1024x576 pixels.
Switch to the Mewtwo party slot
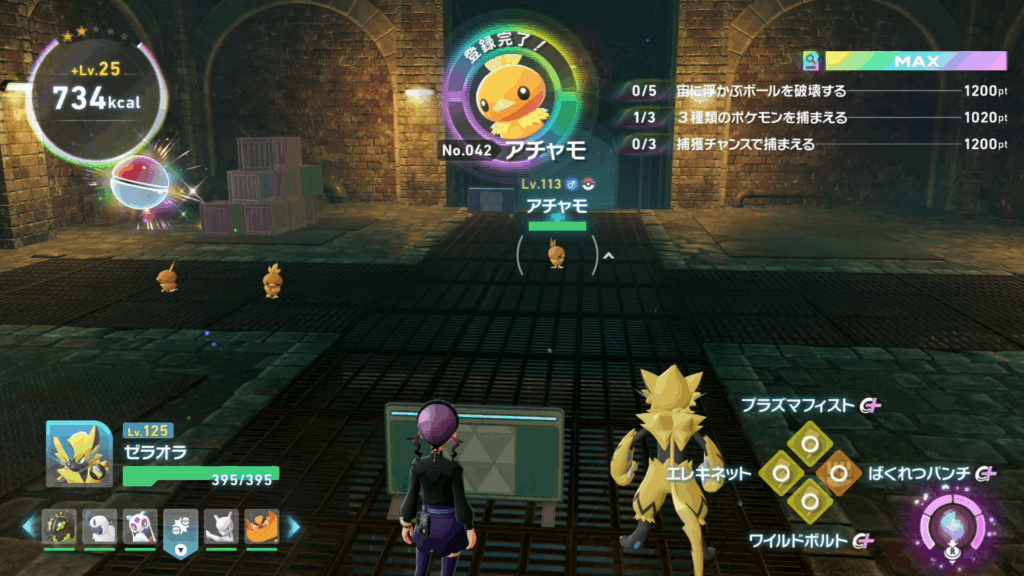pos(221,526)
